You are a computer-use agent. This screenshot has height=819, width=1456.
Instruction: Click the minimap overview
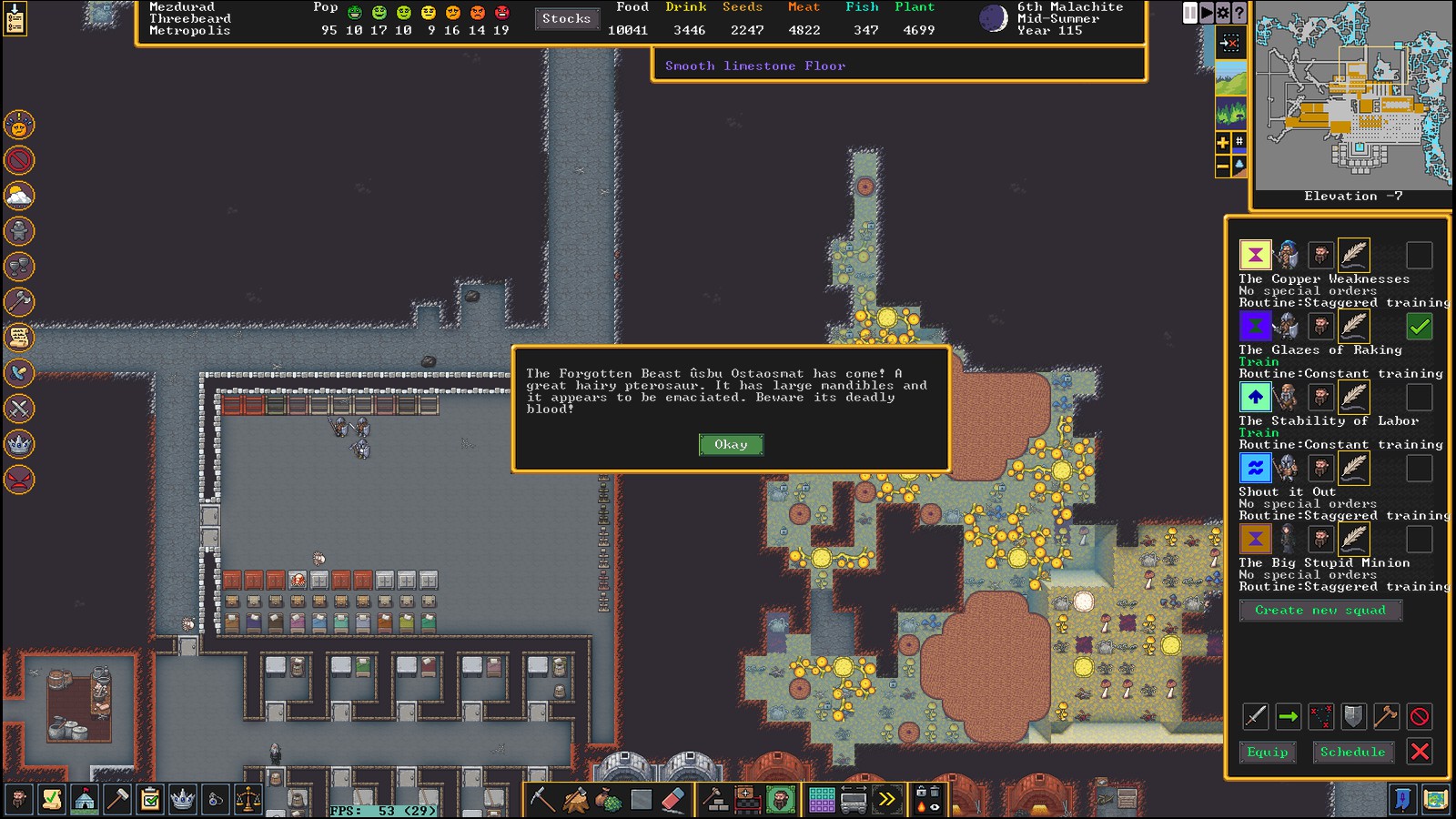1353,96
